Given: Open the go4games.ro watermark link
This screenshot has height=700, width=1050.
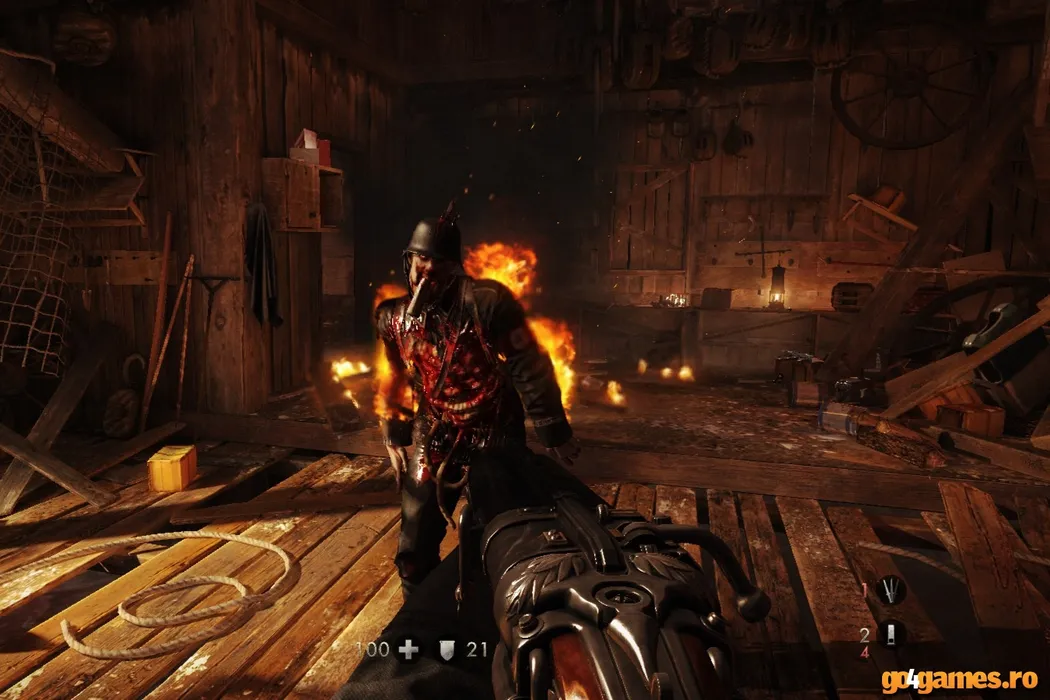Looking at the screenshot, I should (x=959, y=682).
